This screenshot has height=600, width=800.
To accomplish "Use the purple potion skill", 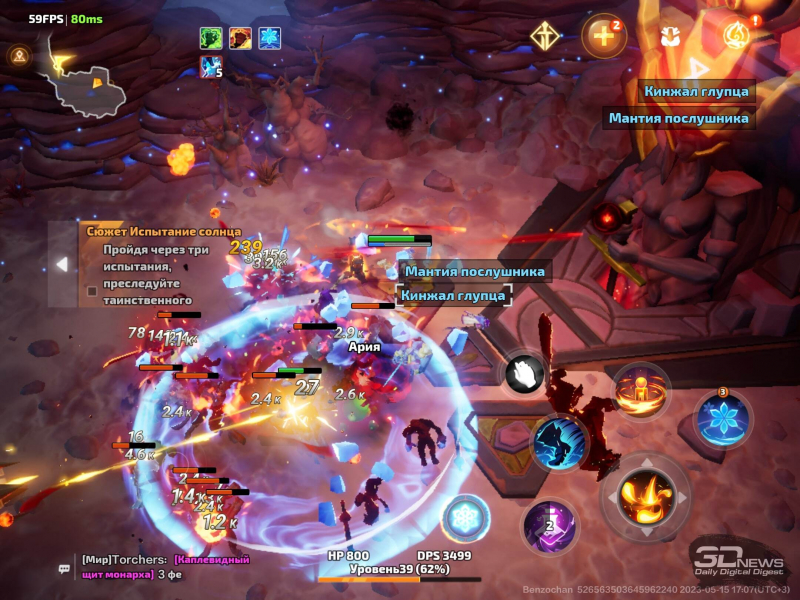I will 549,525.
